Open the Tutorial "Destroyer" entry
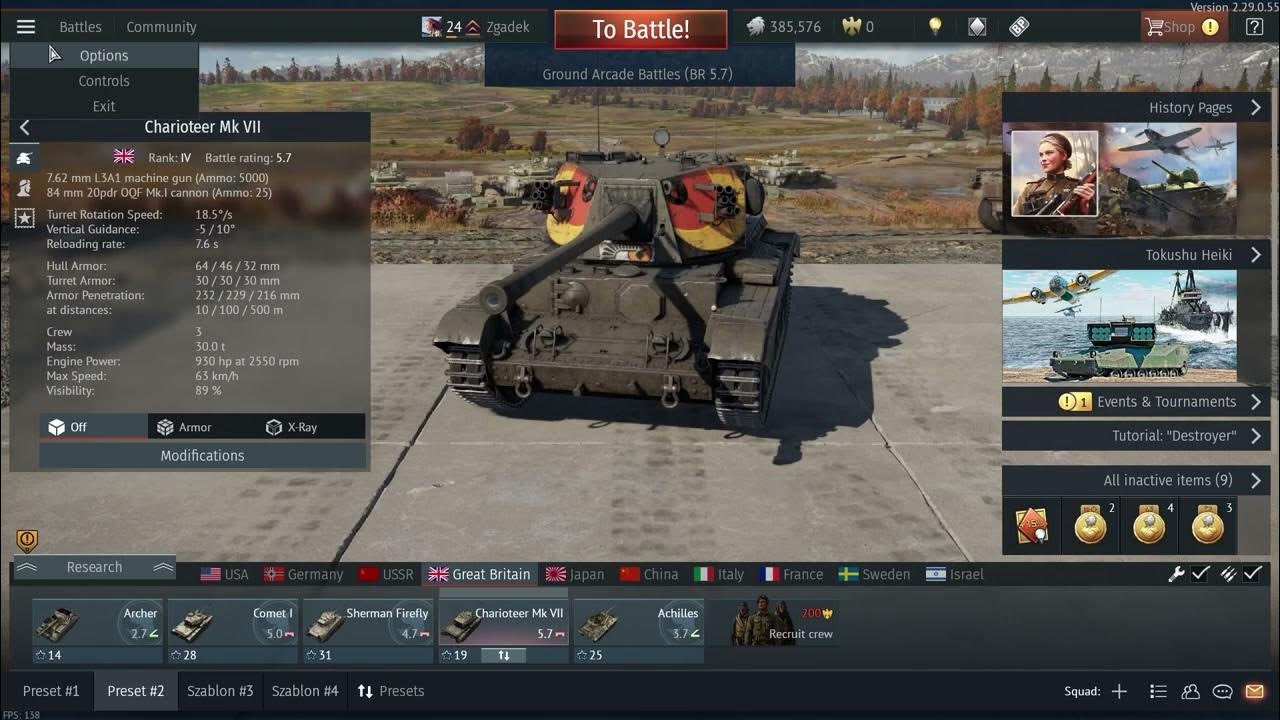 click(1135, 436)
